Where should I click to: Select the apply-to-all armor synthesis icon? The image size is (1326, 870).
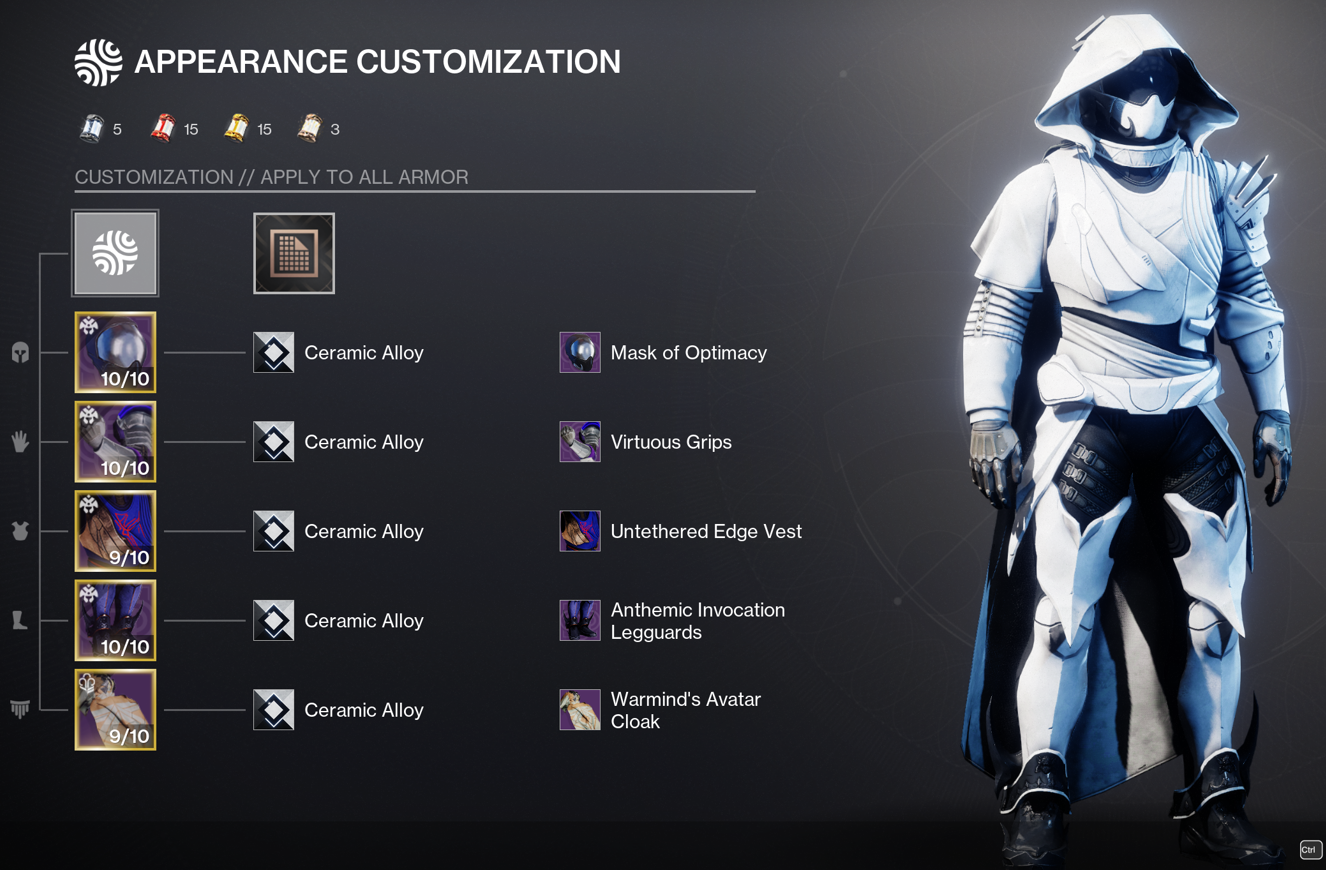coord(115,253)
